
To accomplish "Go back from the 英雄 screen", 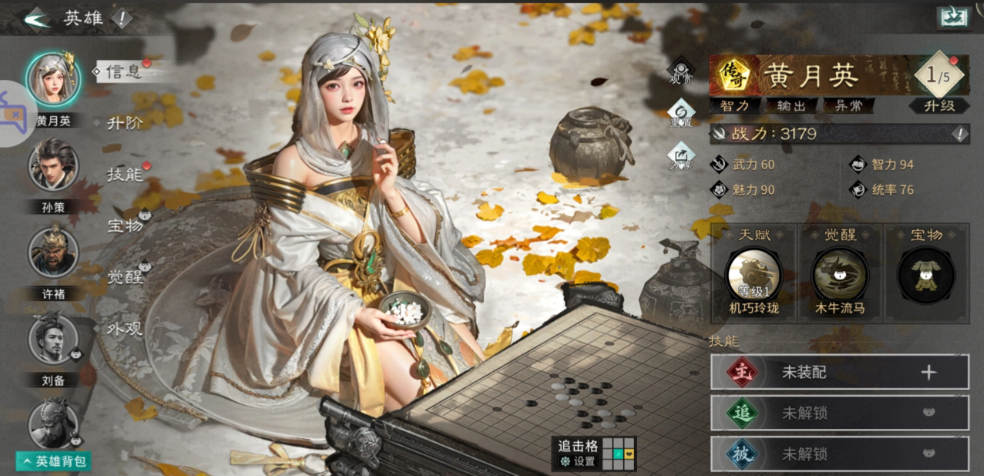I will click(x=36, y=18).
